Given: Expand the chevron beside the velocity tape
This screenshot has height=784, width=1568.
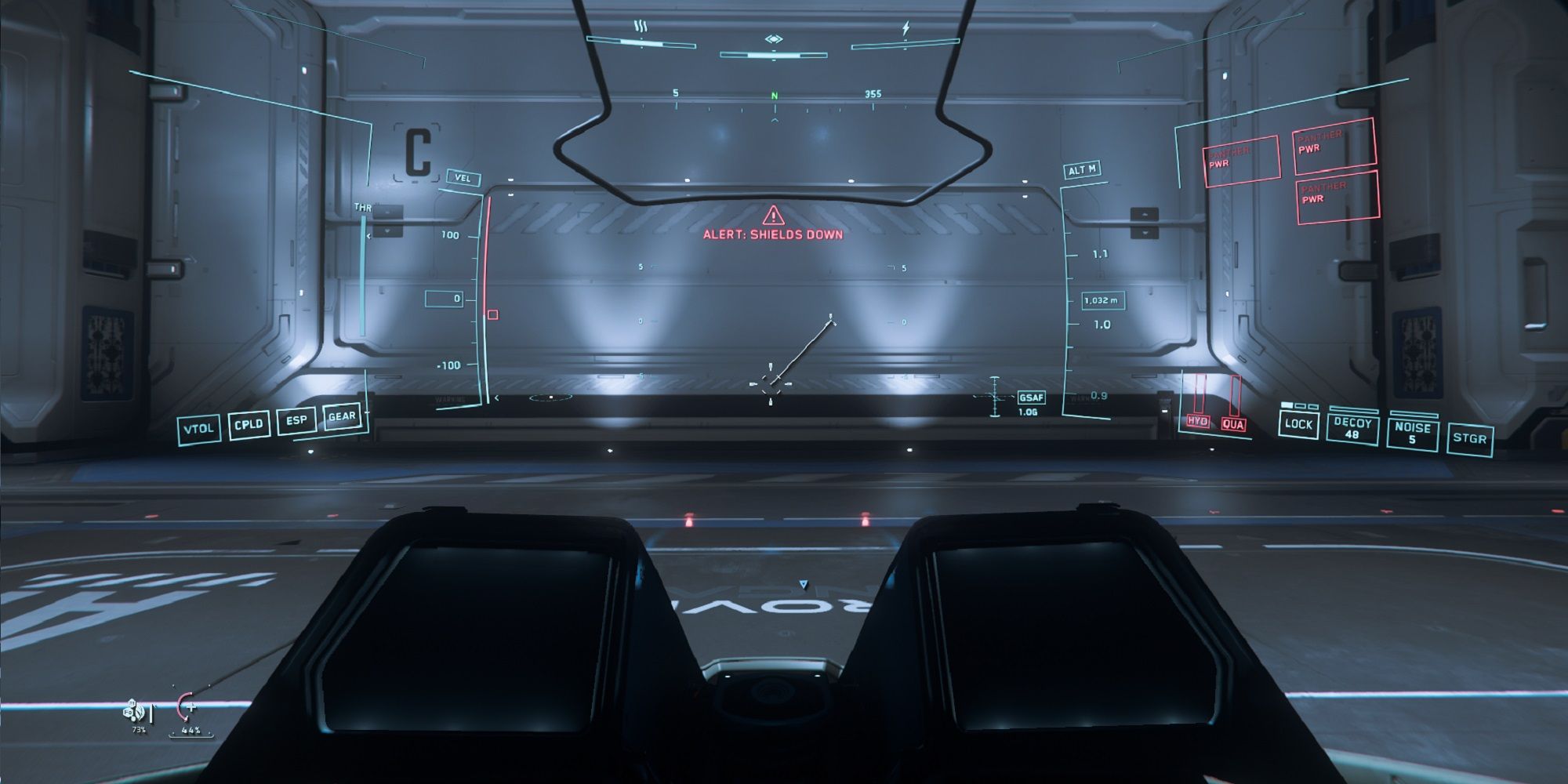Looking at the screenshot, I should [497, 397].
